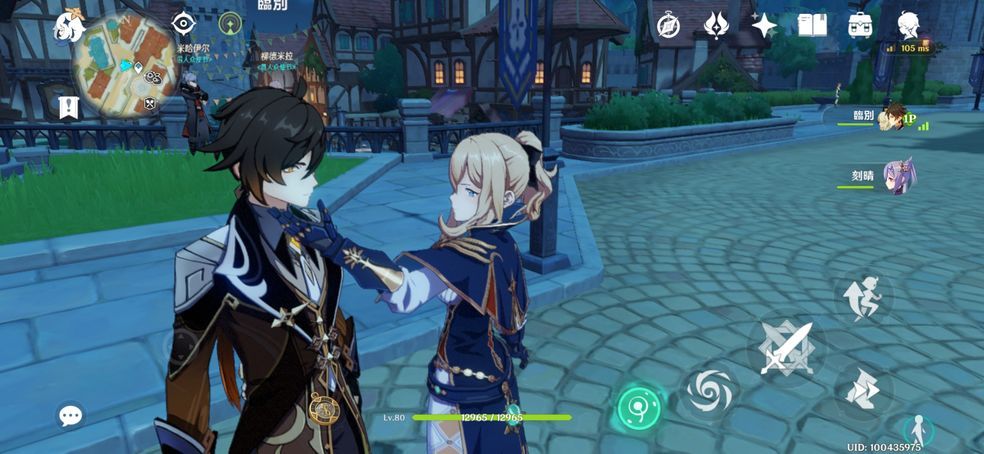Tap the jump-and-run figure button
This screenshot has height=454, width=984.
[861, 297]
